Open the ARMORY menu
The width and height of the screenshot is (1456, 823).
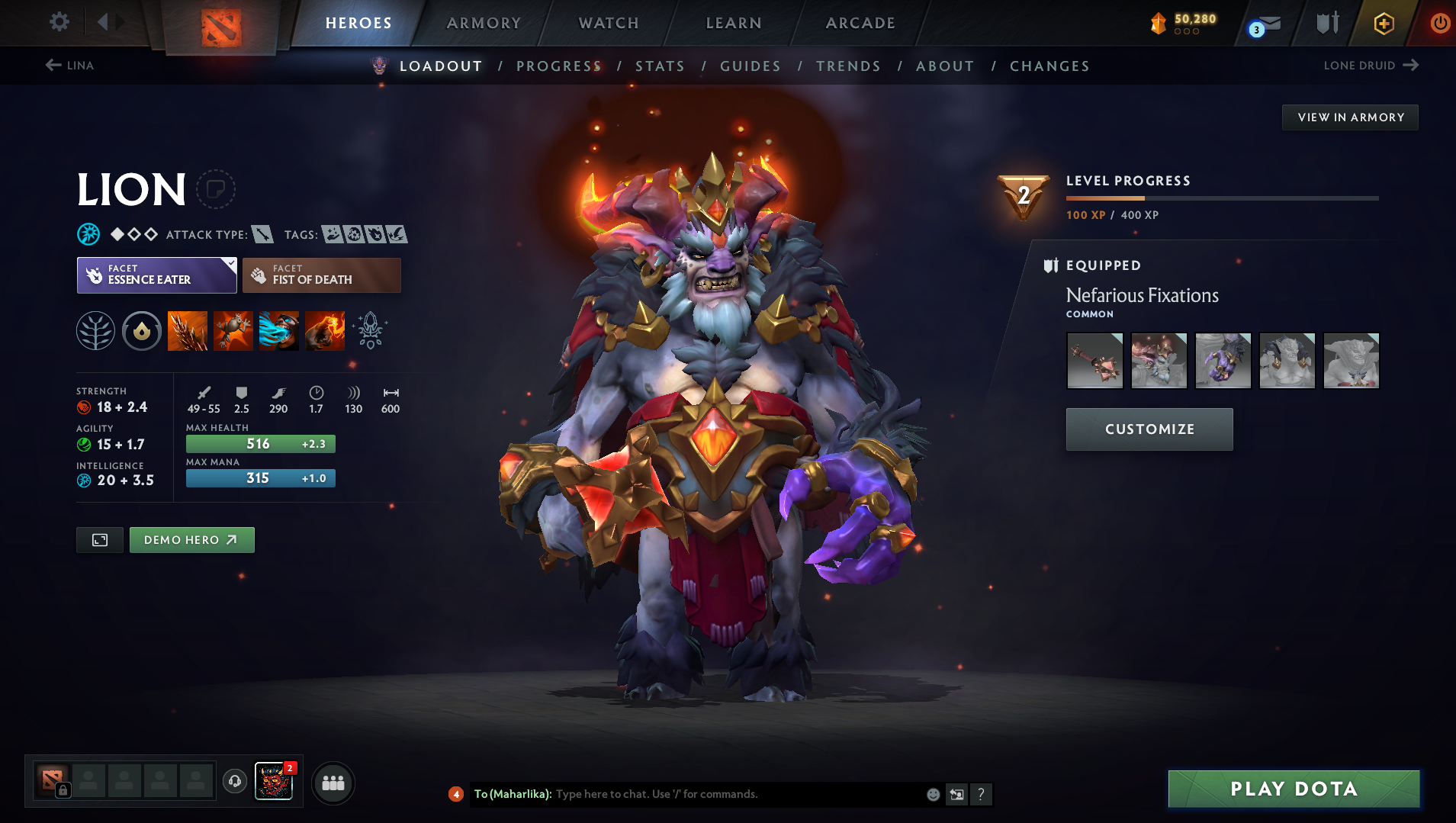484,23
